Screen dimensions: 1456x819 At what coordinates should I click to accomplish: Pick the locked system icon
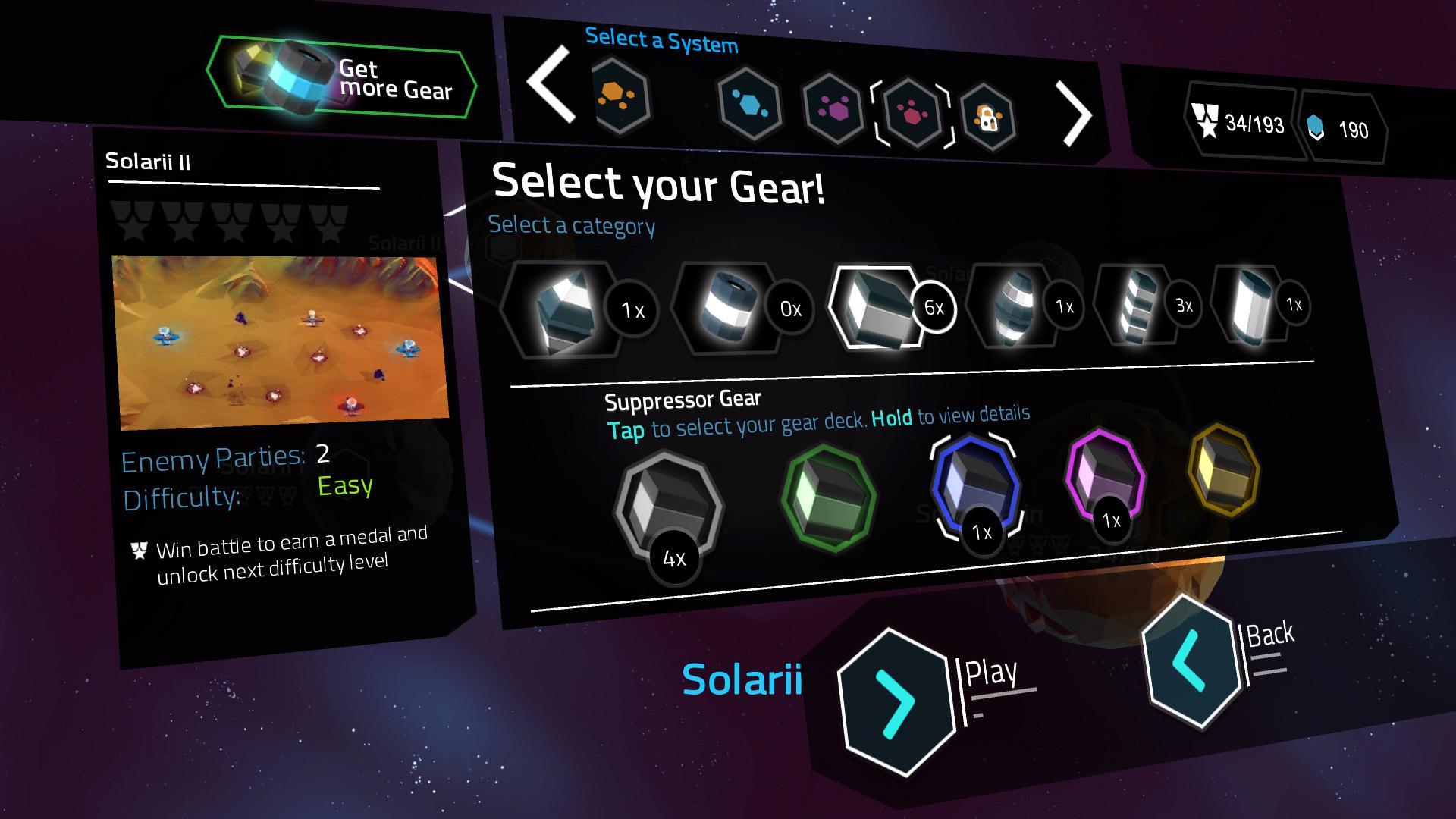click(987, 118)
